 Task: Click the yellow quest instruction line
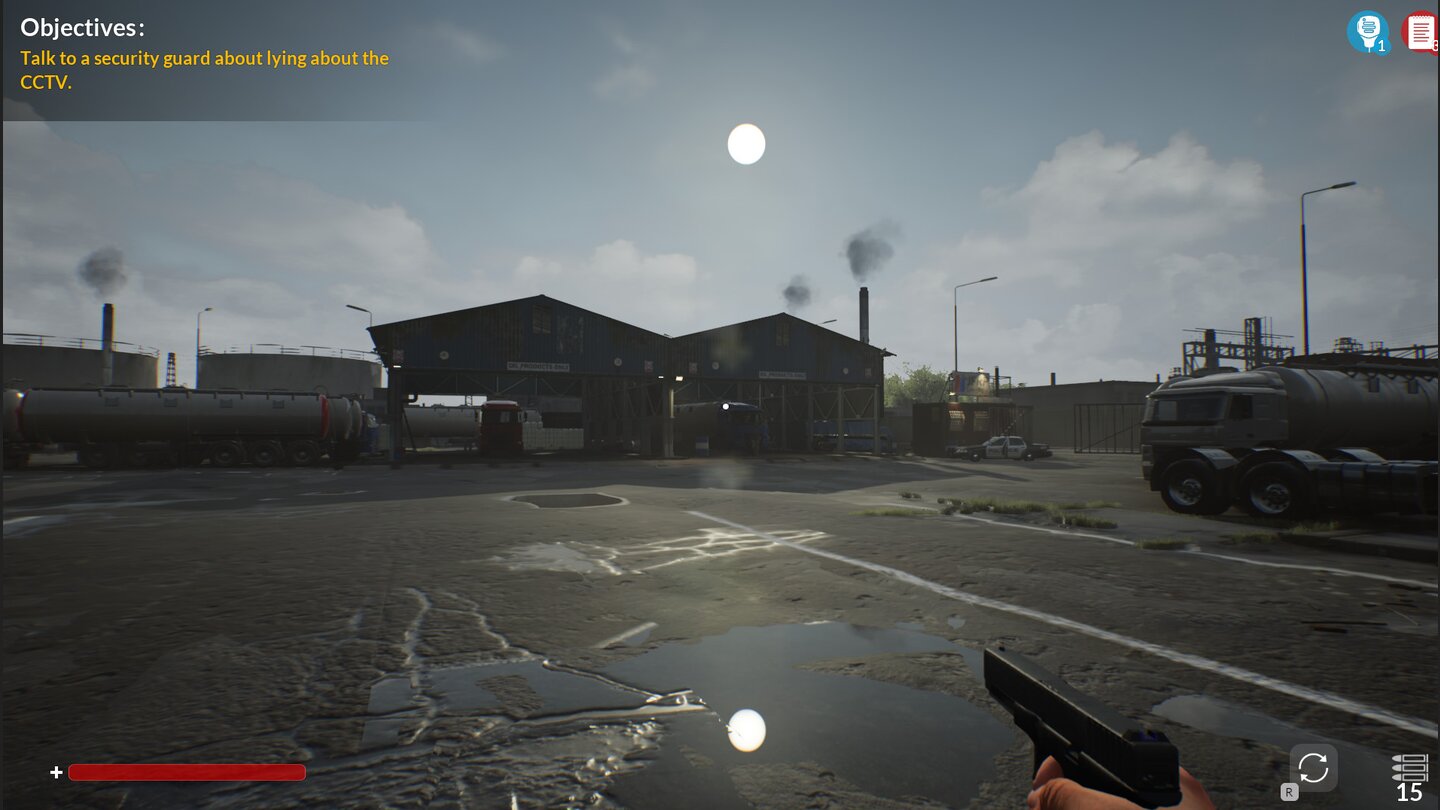[x=205, y=58]
